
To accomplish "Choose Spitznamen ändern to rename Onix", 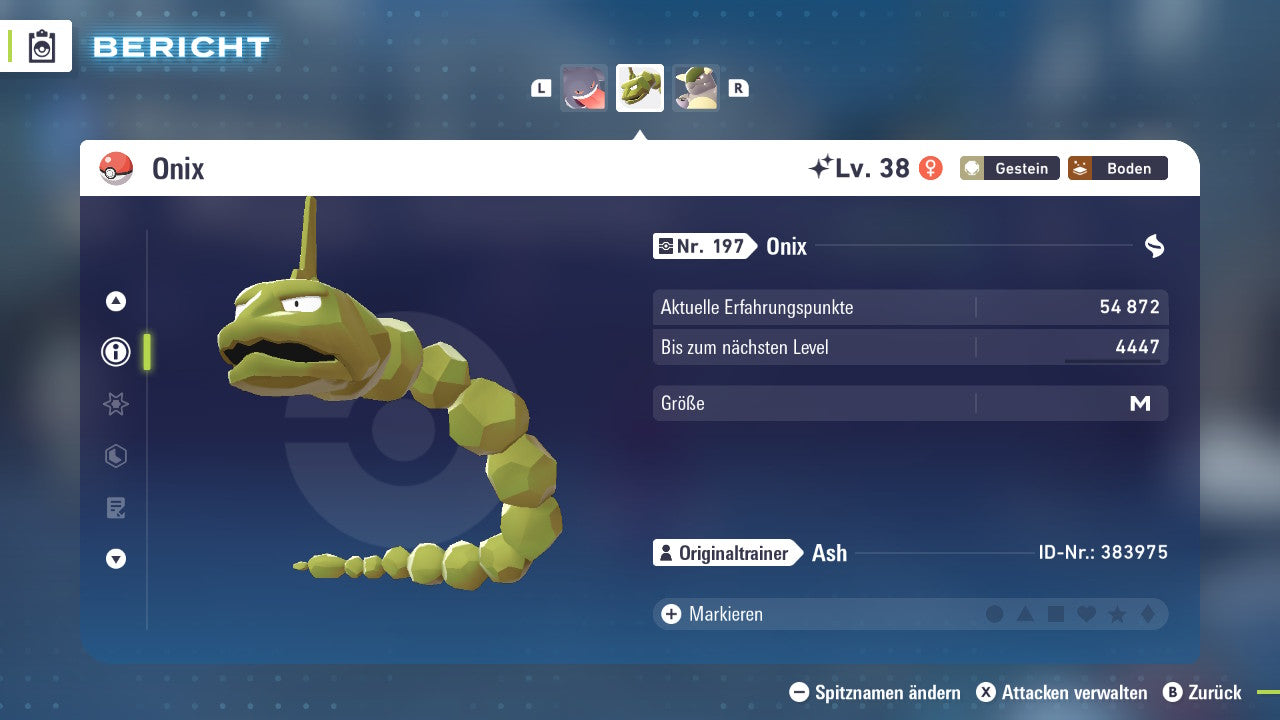I will click(x=875, y=692).
